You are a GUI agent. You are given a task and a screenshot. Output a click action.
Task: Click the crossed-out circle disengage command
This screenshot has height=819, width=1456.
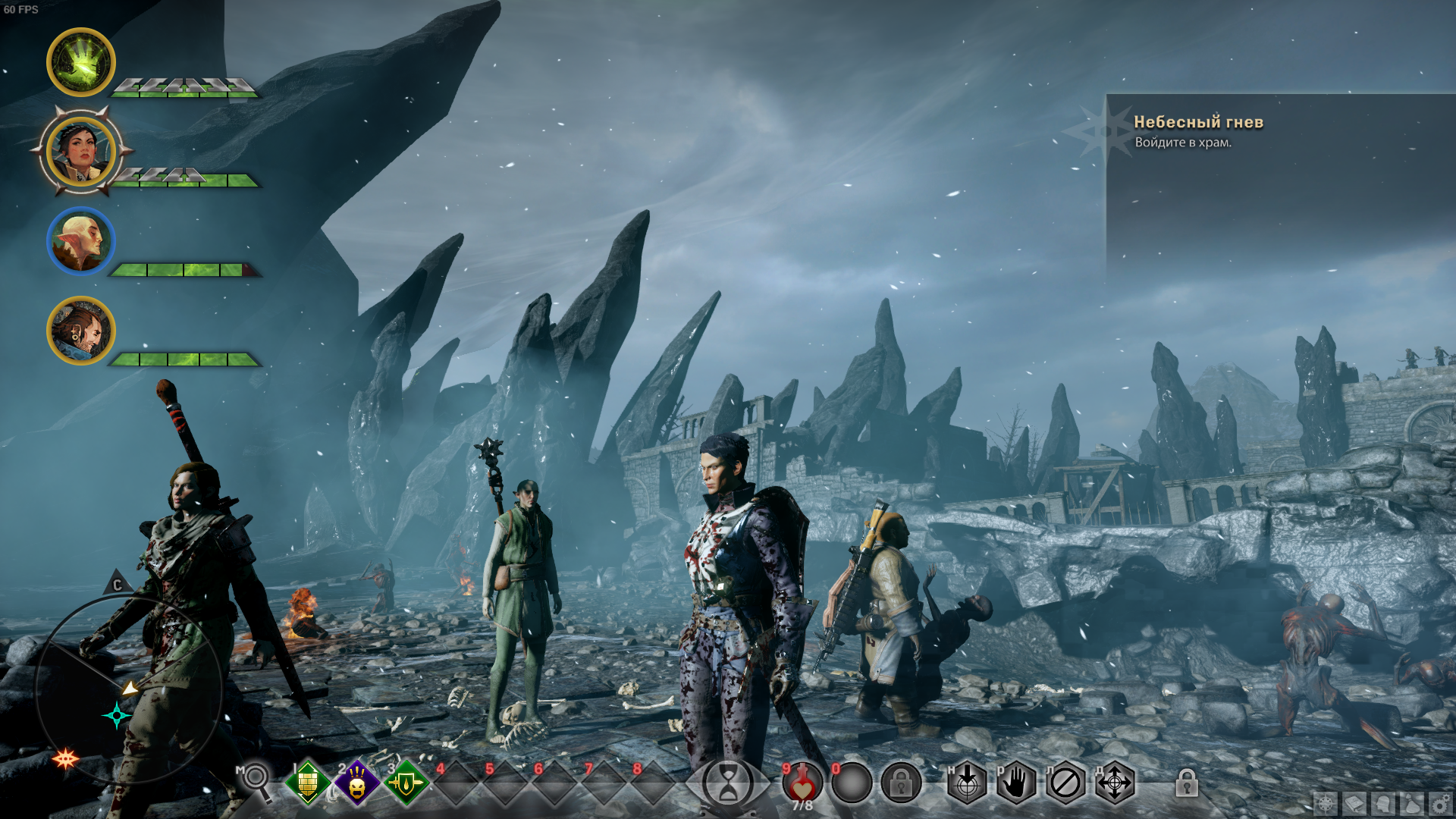[1065, 783]
